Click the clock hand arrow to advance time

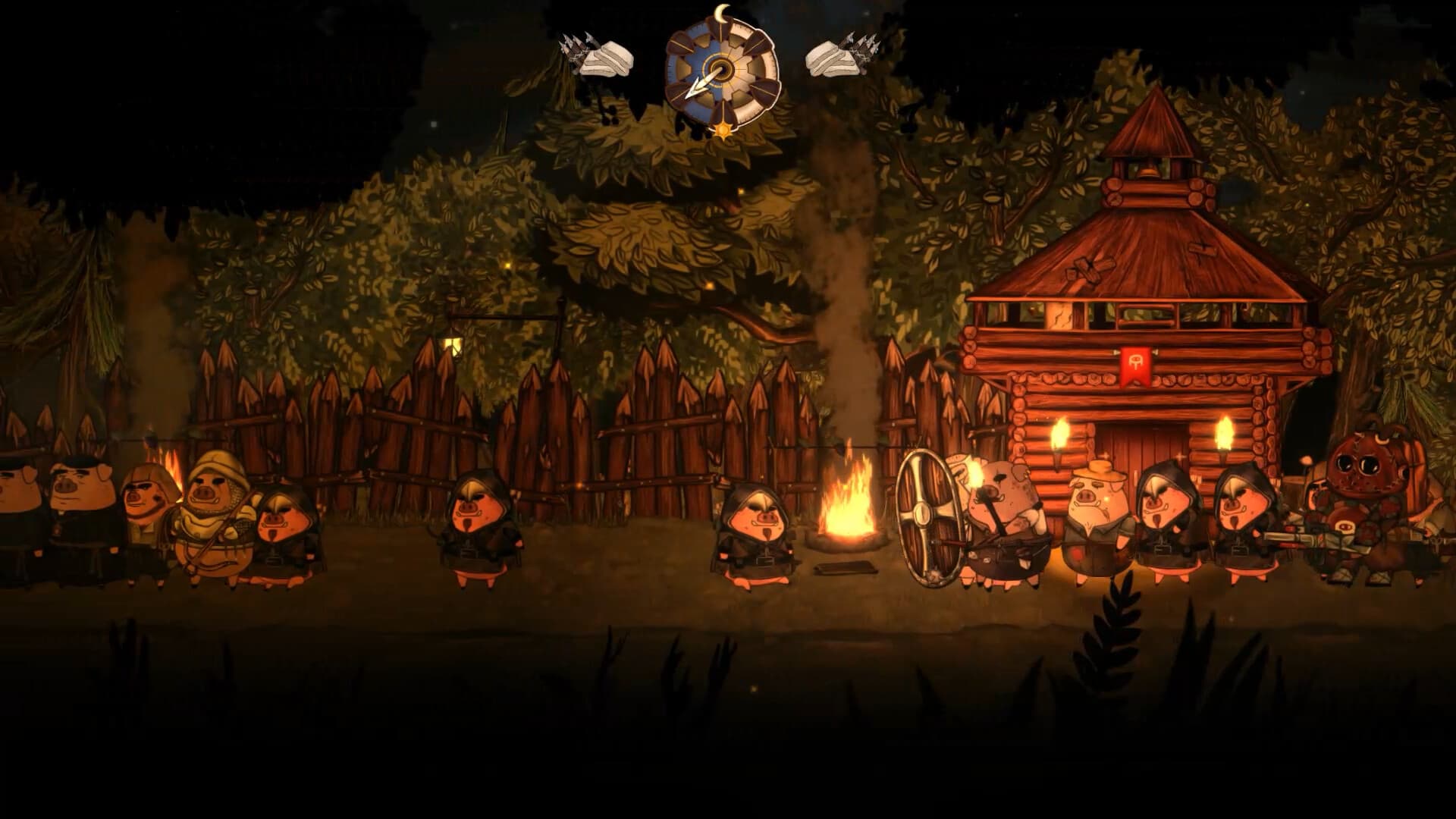point(695,87)
